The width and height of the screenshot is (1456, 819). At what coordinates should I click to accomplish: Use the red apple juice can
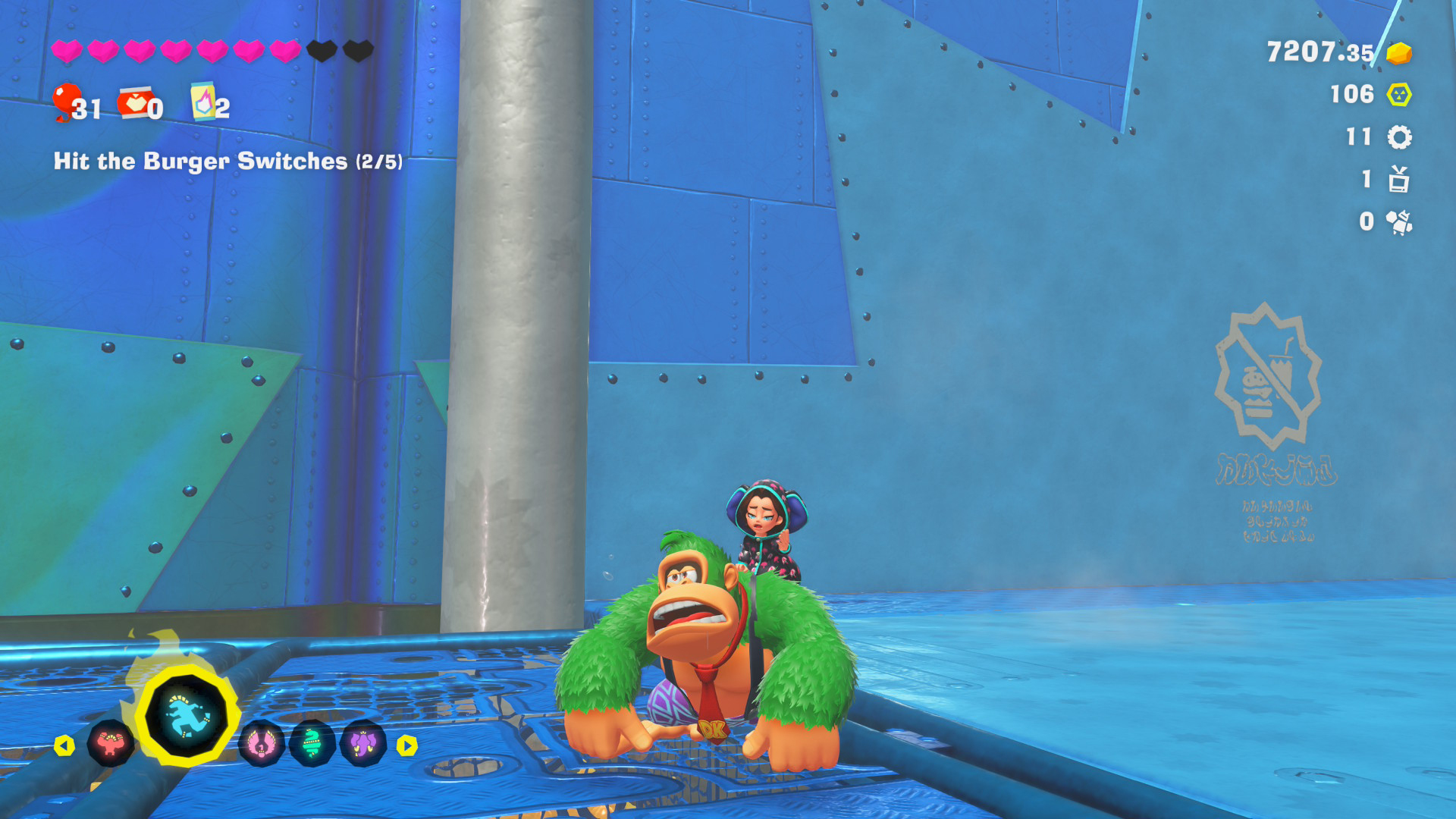click(134, 102)
